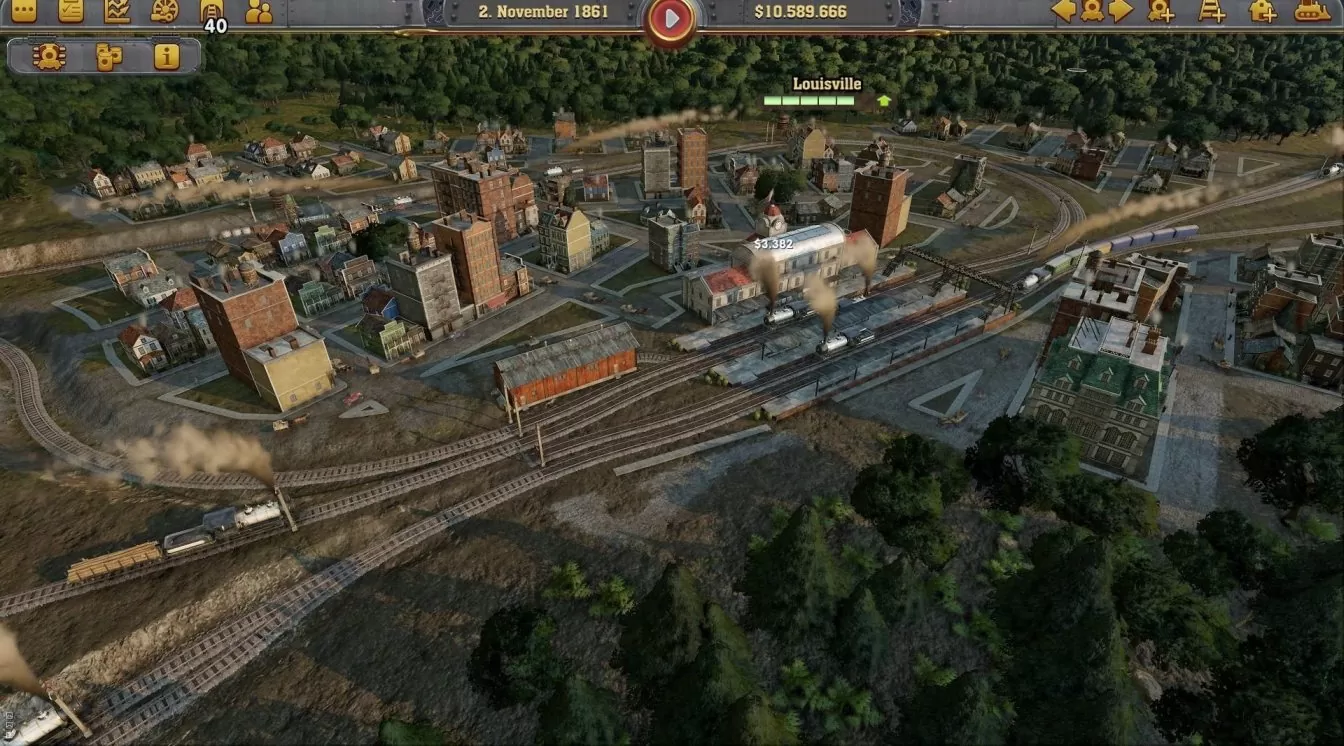The height and width of the screenshot is (746, 1344).
Task: Toggle the information overlay icon
Action: (167, 57)
